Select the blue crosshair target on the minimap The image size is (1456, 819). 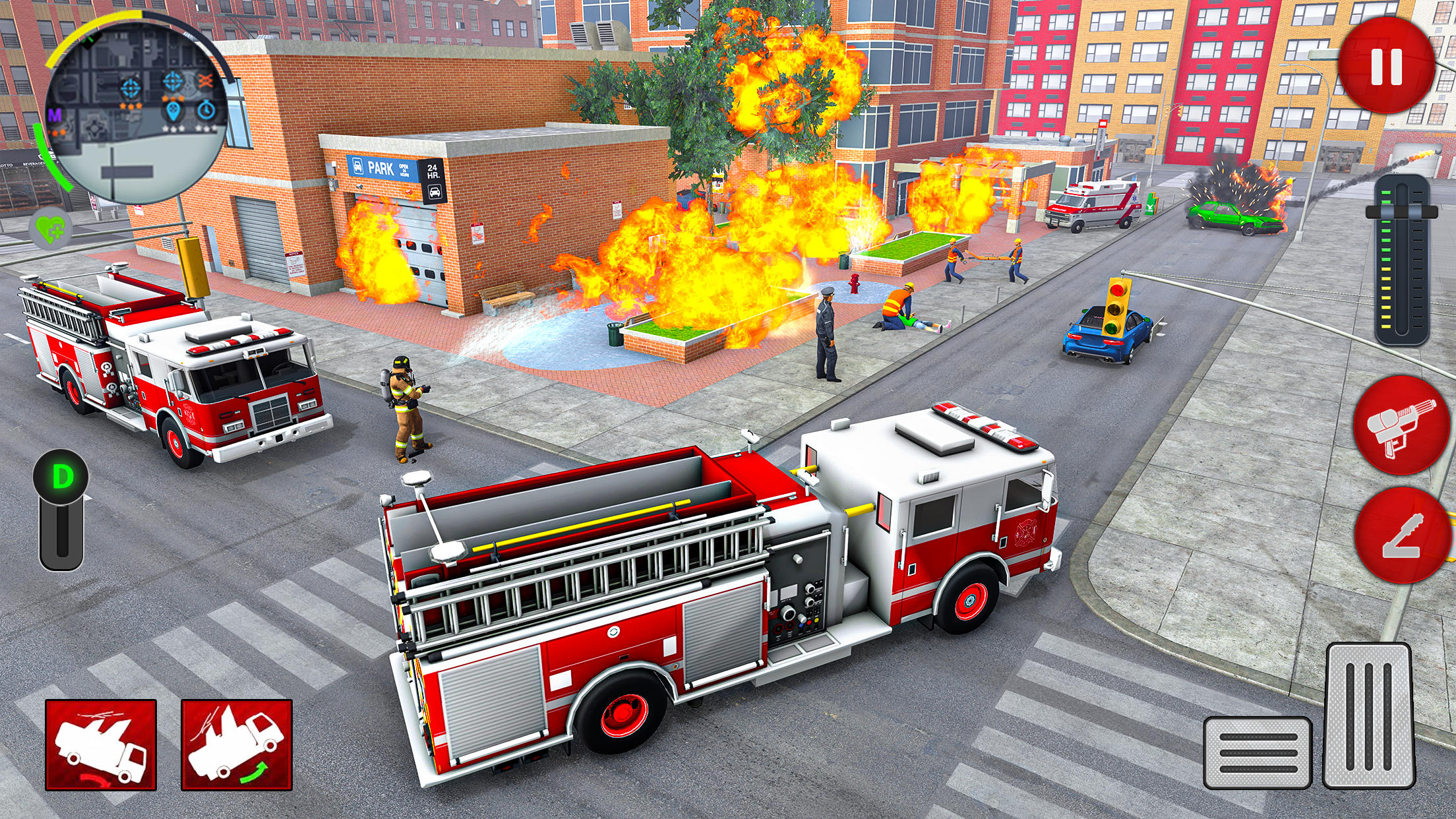(130, 89)
